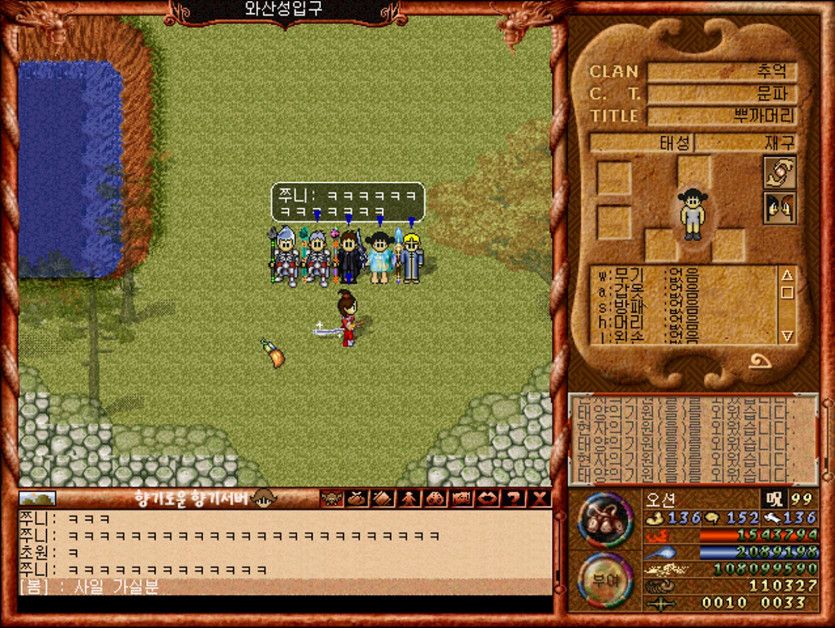
Task: Click the chat input bar
Action: pyautogui.click(x=284, y=604)
